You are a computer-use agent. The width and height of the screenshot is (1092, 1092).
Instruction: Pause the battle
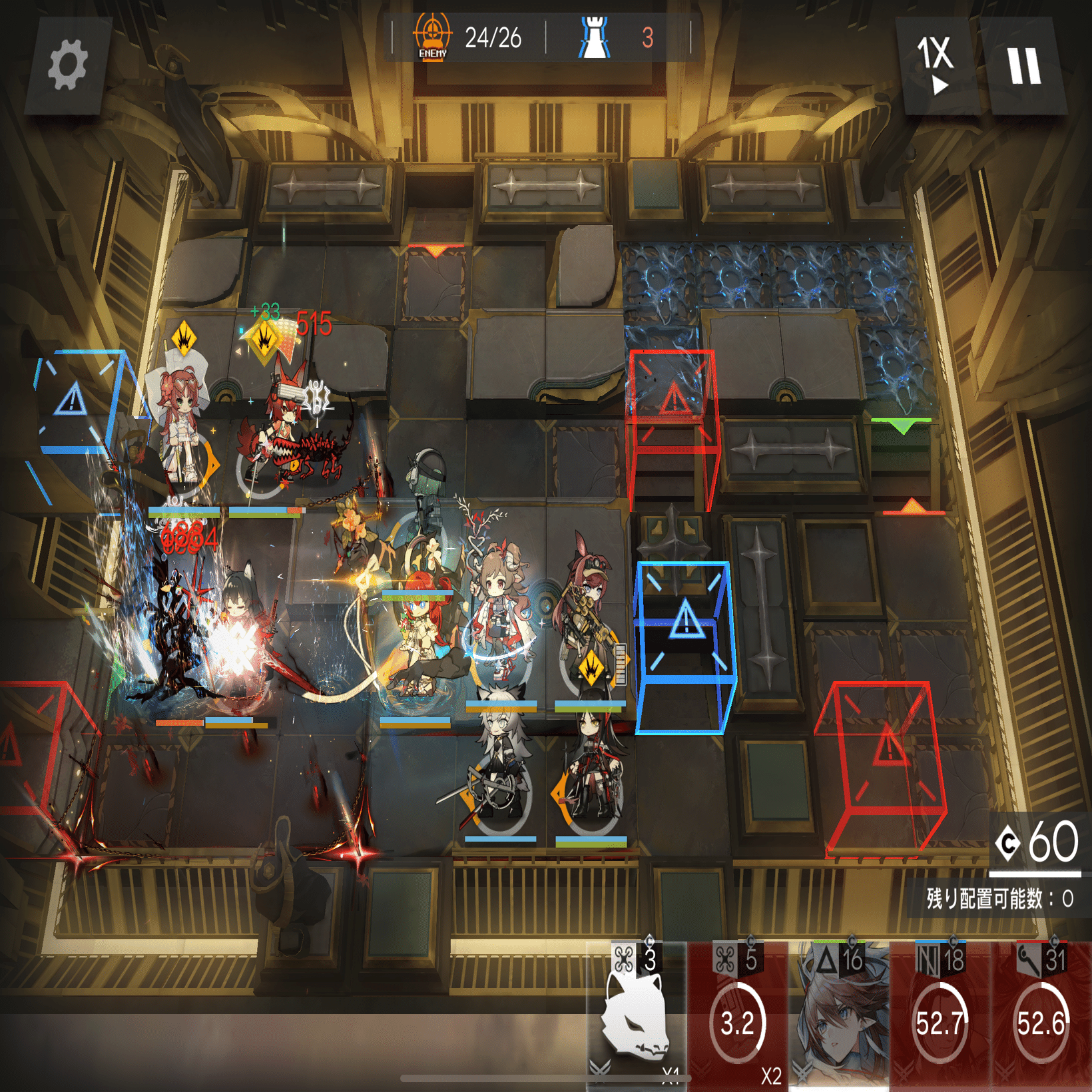pyautogui.click(x=1023, y=65)
